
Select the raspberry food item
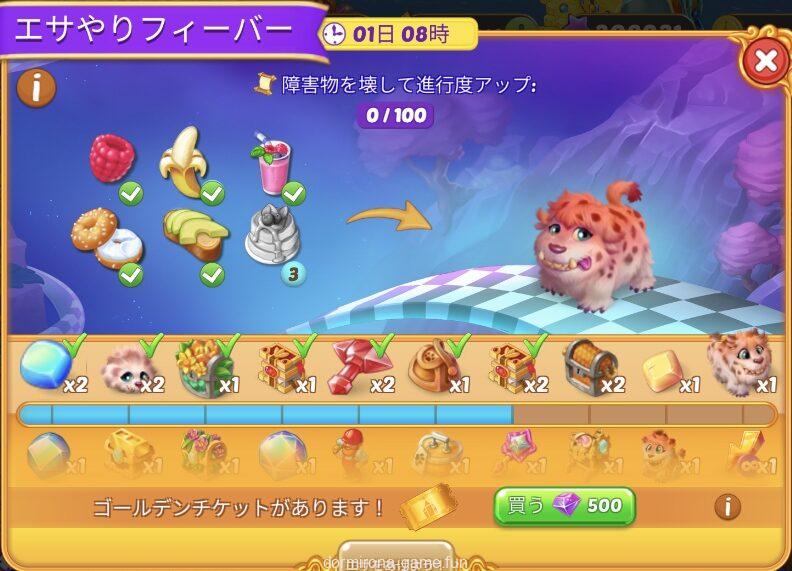click(x=111, y=158)
